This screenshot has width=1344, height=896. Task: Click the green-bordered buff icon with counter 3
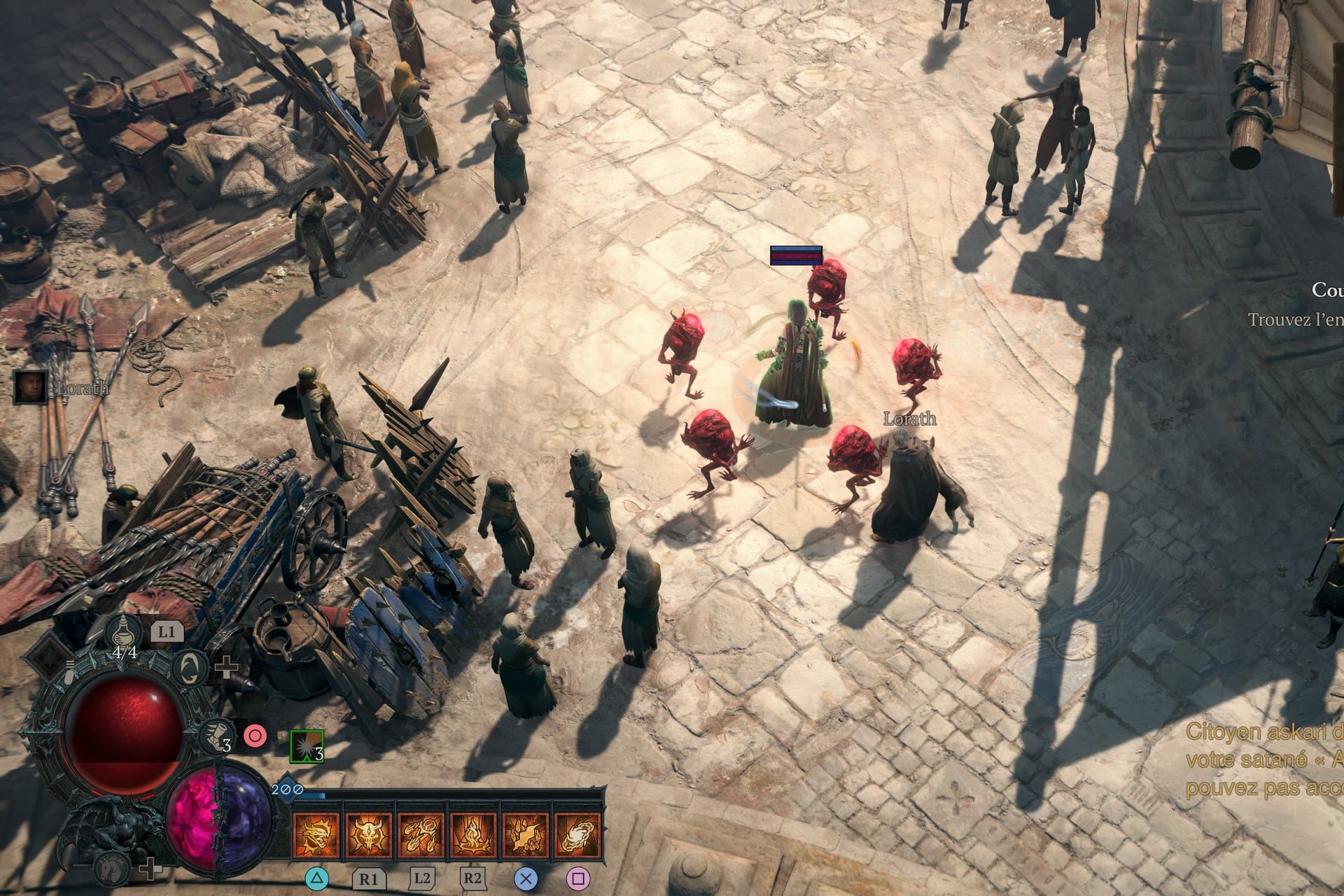pyautogui.click(x=307, y=746)
